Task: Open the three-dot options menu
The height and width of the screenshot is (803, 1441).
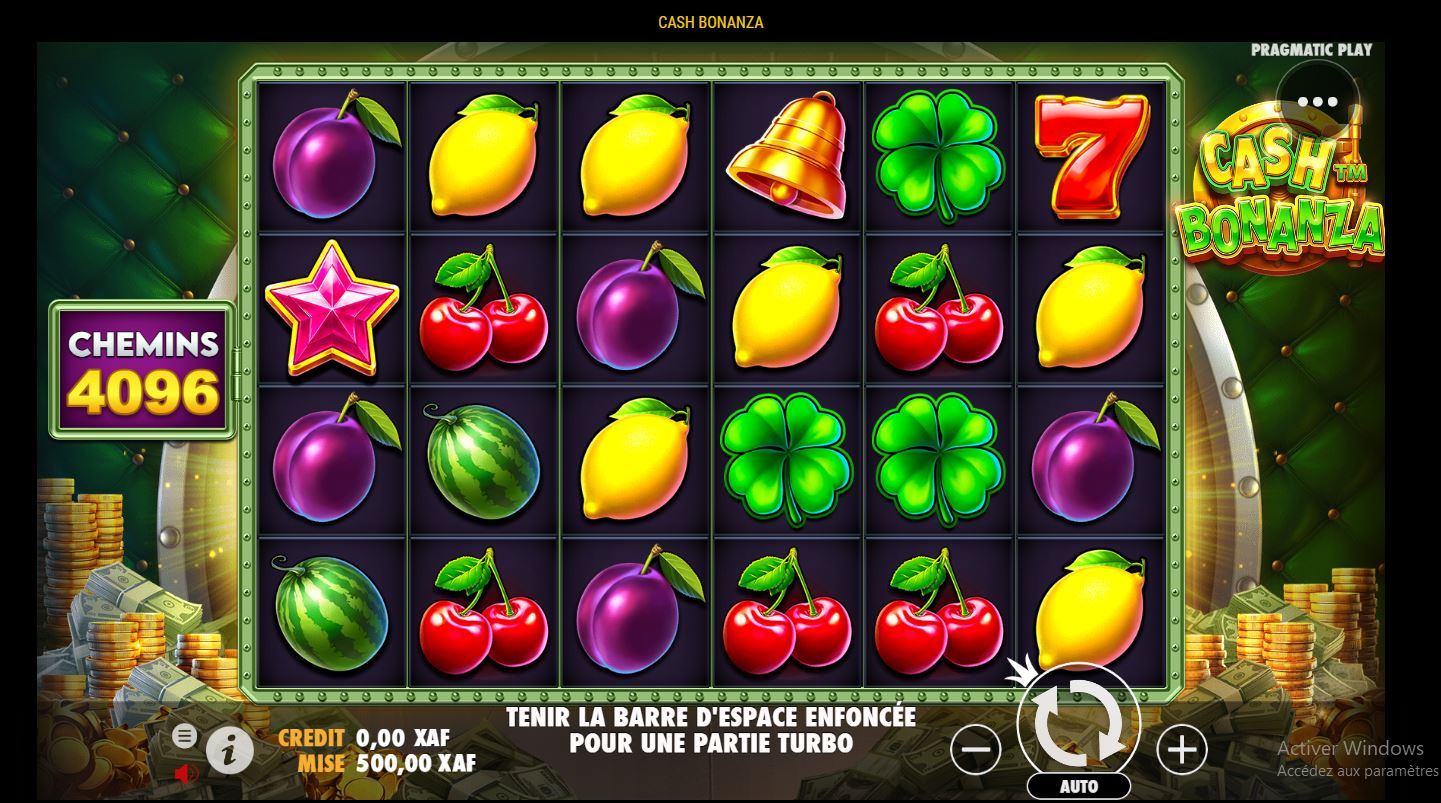Action: tap(1317, 101)
